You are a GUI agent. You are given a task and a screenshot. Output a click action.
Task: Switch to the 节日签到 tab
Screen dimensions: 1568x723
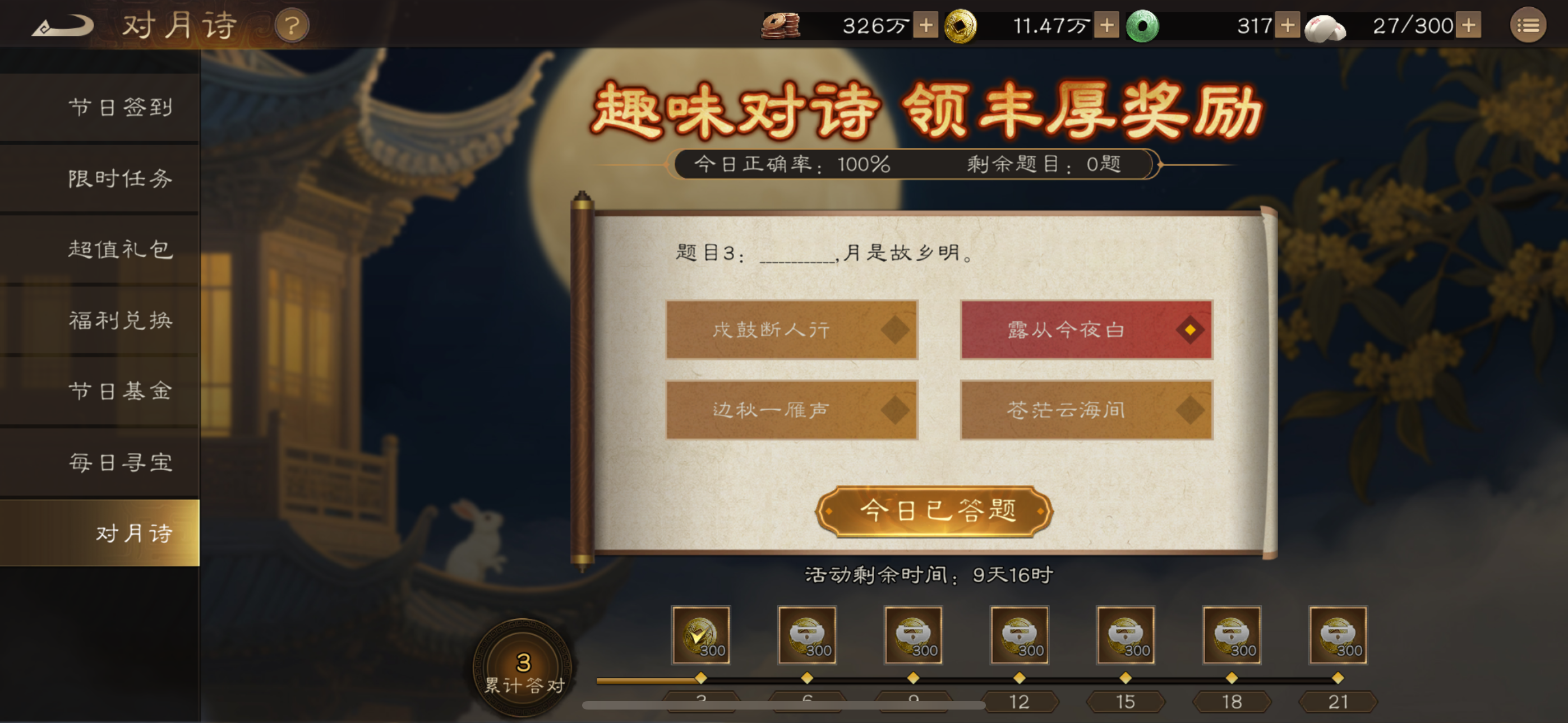pyautogui.click(x=119, y=106)
